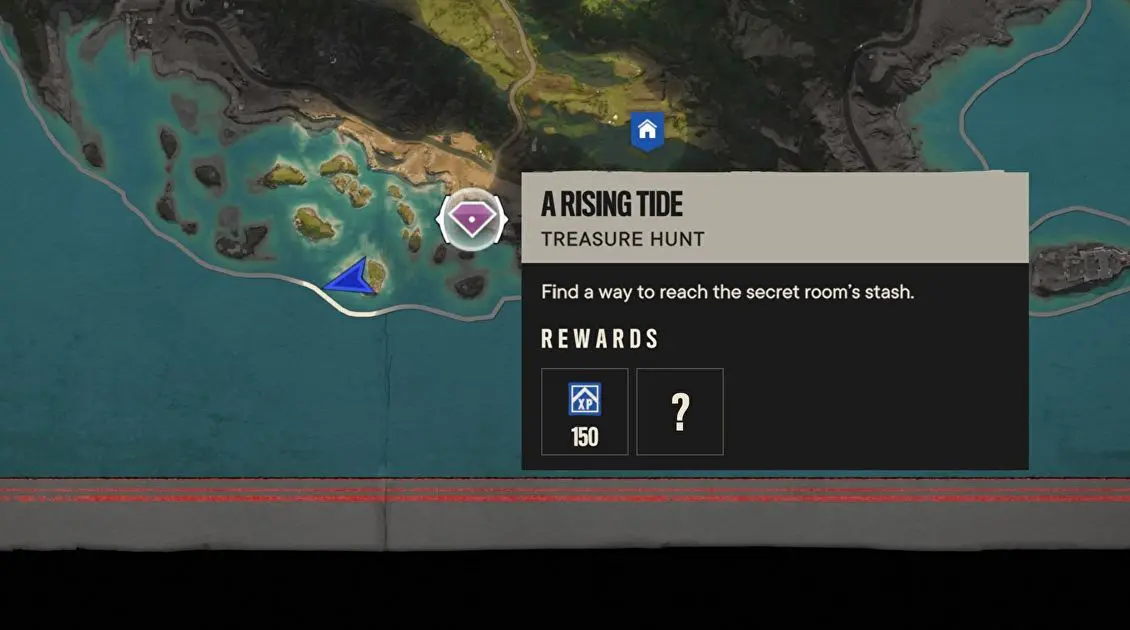The width and height of the screenshot is (1130, 630).
Task: Inspect the question mark mystery reward
Action: click(680, 411)
